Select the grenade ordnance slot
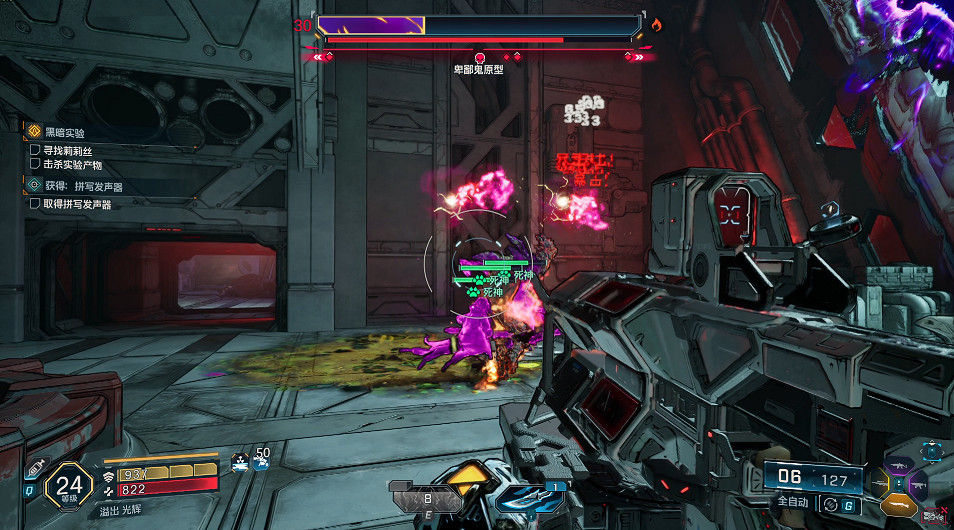This screenshot has width=954, height=530. pos(427,497)
